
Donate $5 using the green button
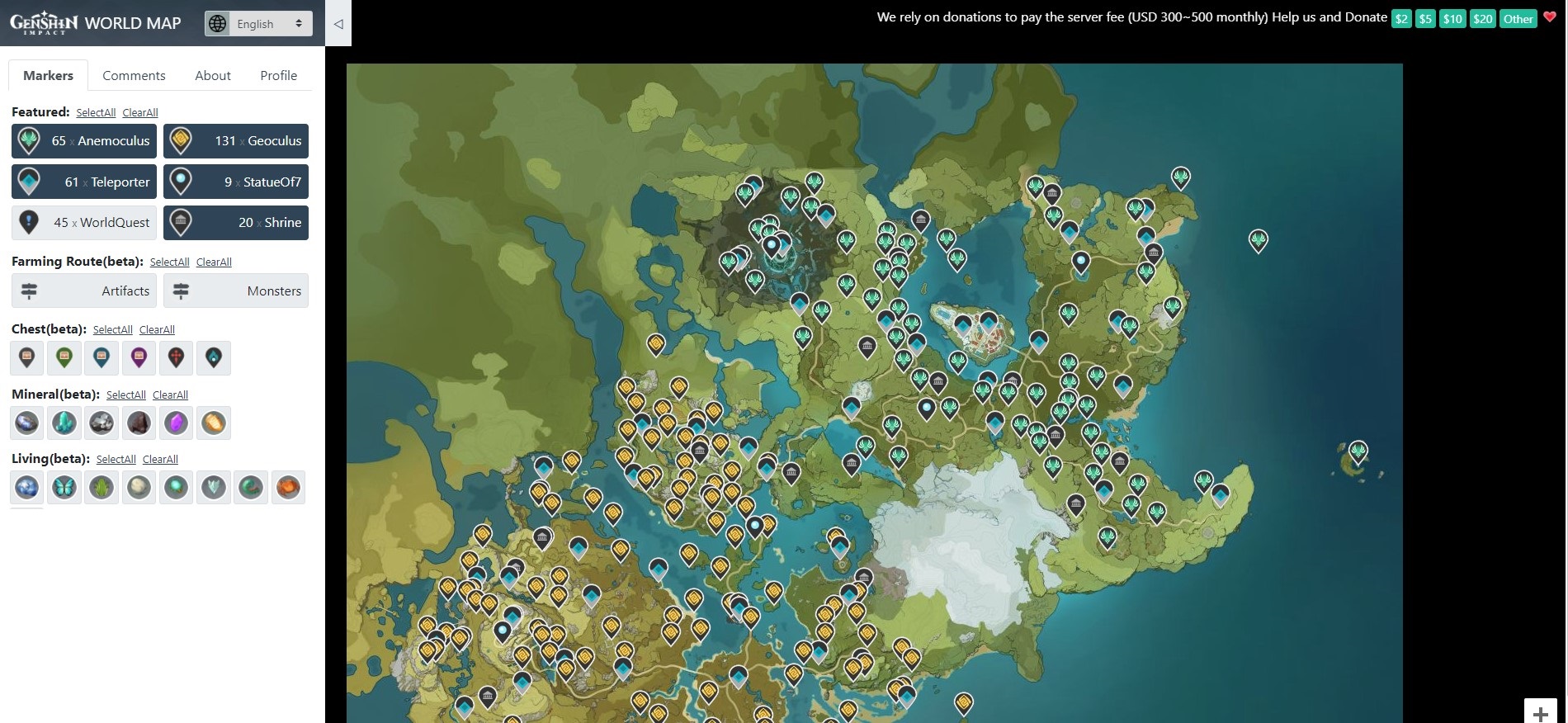click(x=1425, y=19)
